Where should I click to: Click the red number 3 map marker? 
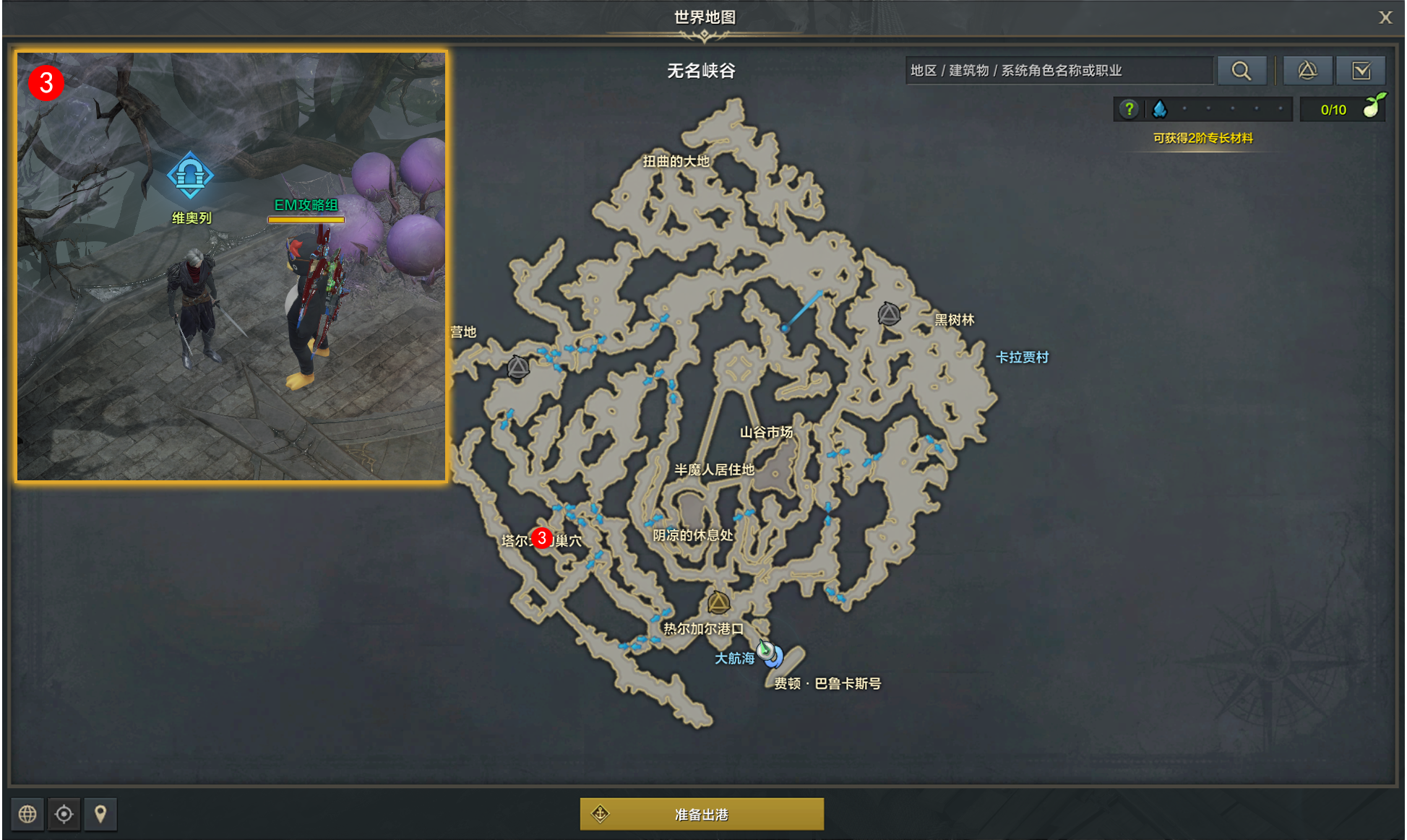541,538
